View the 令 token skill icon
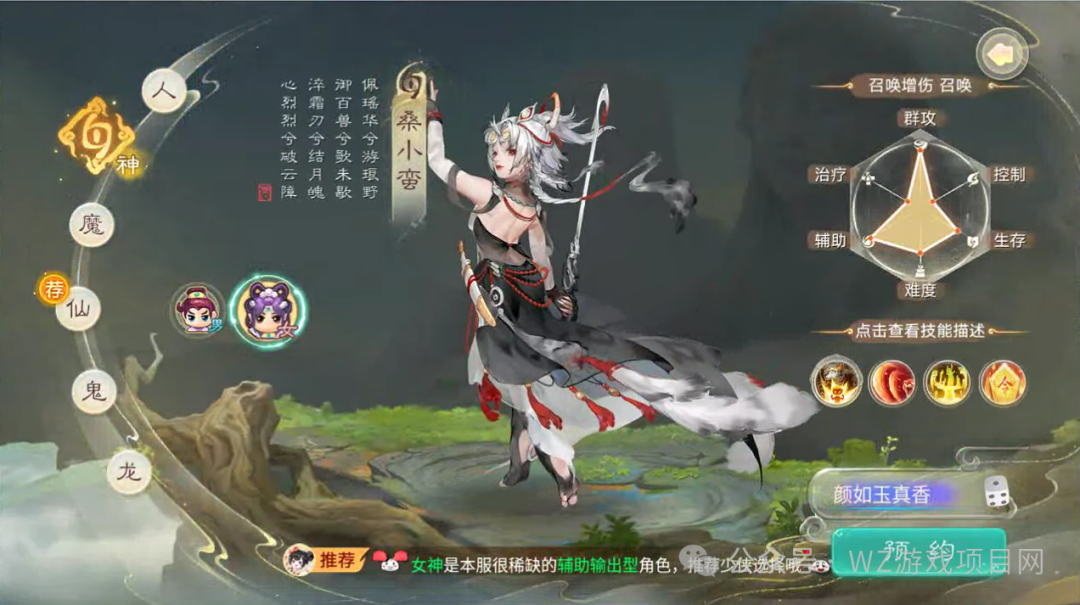This screenshot has width=1080, height=605. [x=1002, y=381]
